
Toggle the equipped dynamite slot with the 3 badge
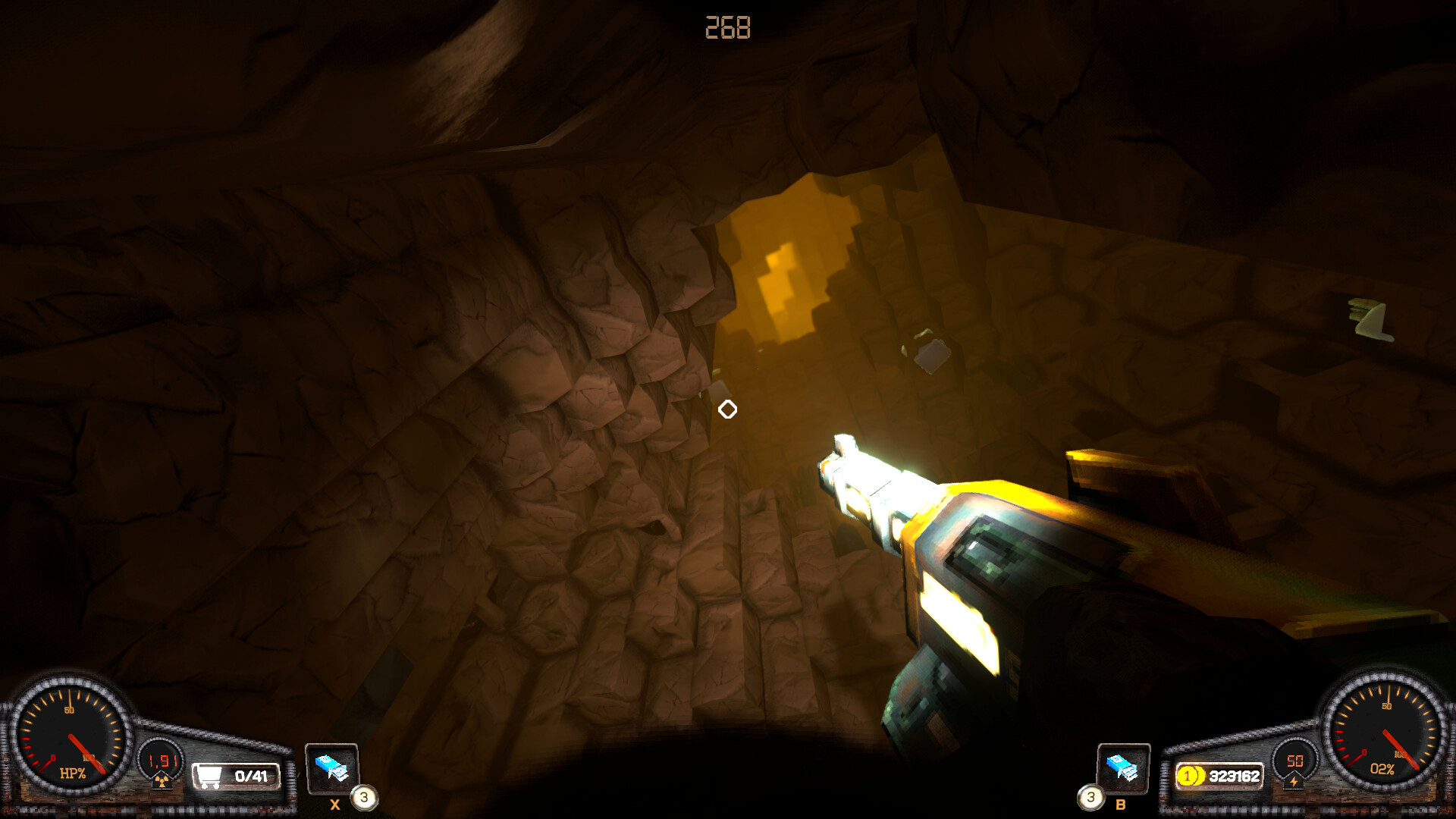click(333, 770)
